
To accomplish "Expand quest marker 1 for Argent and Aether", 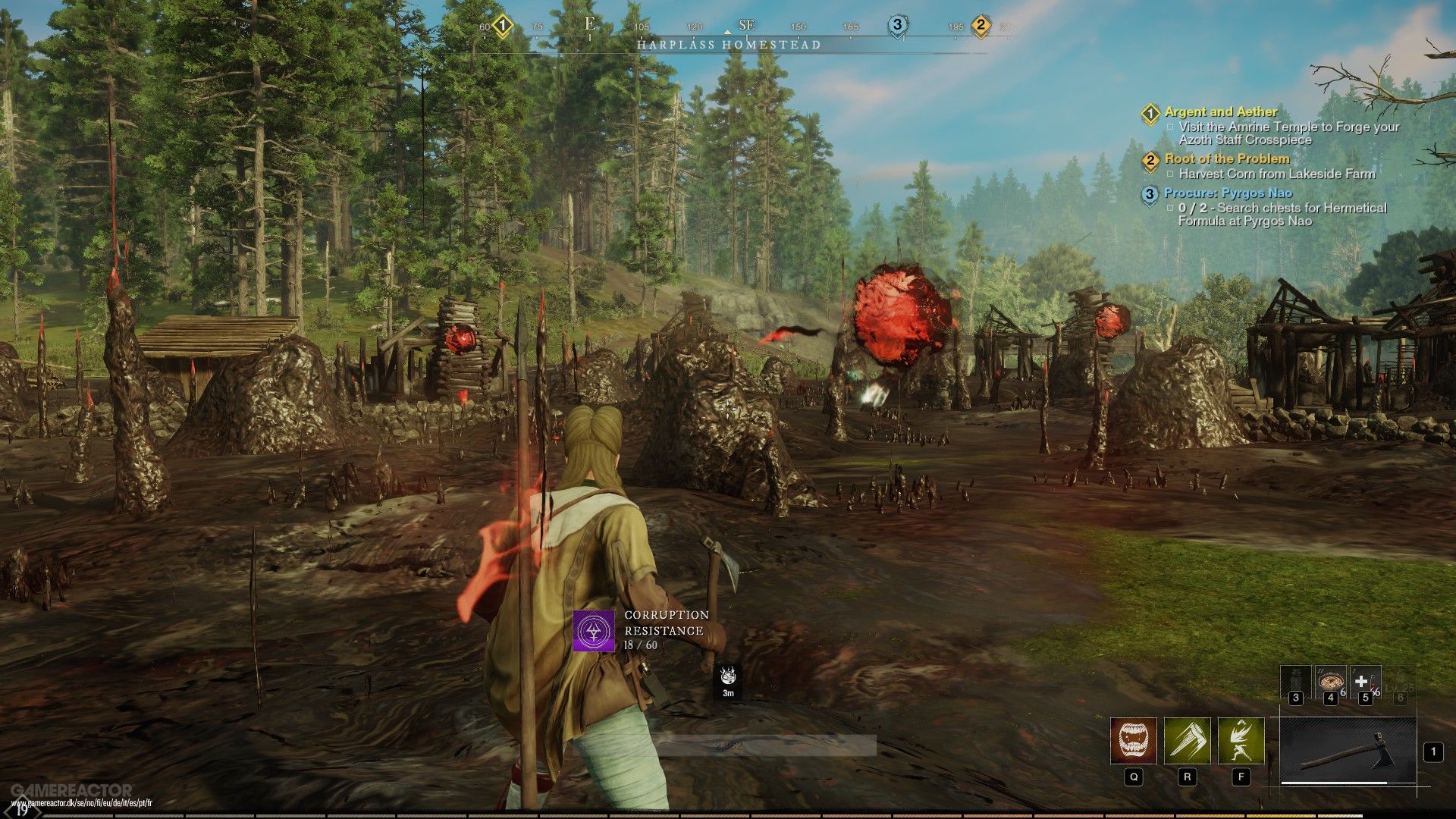I will tap(1150, 112).
